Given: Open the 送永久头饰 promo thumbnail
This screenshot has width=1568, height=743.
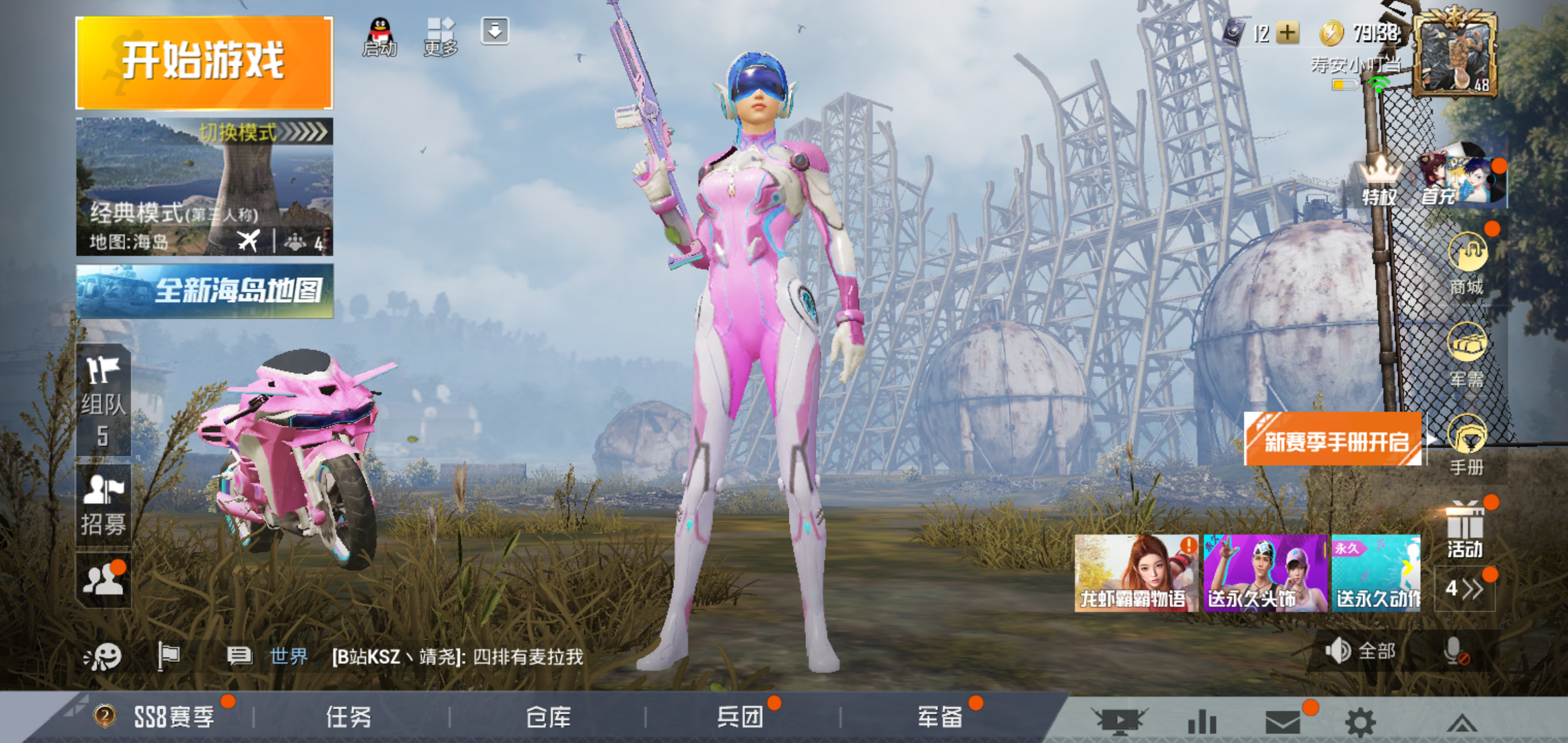Looking at the screenshot, I should 1265,573.
